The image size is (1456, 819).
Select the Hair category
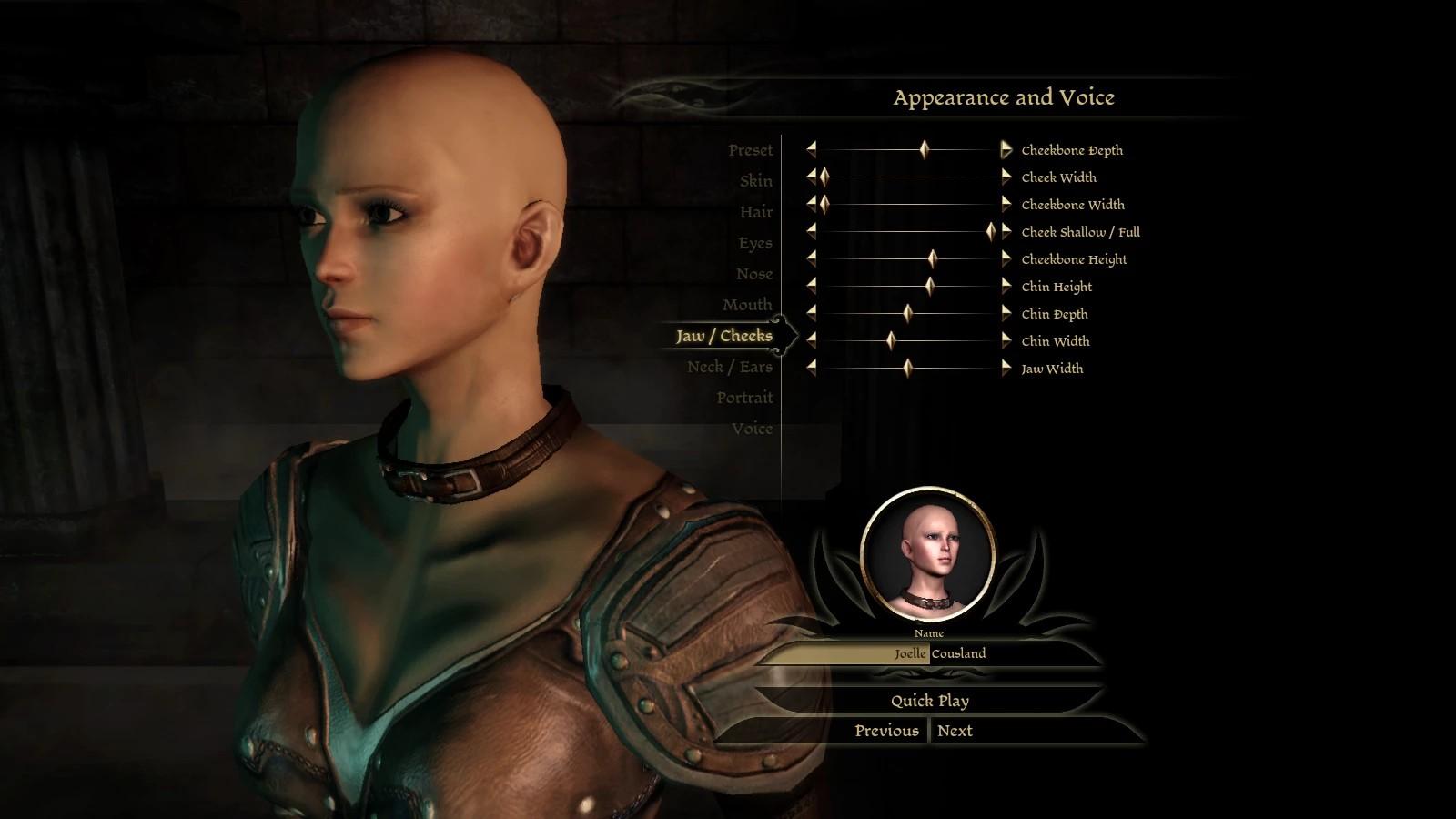click(x=755, y=212)
